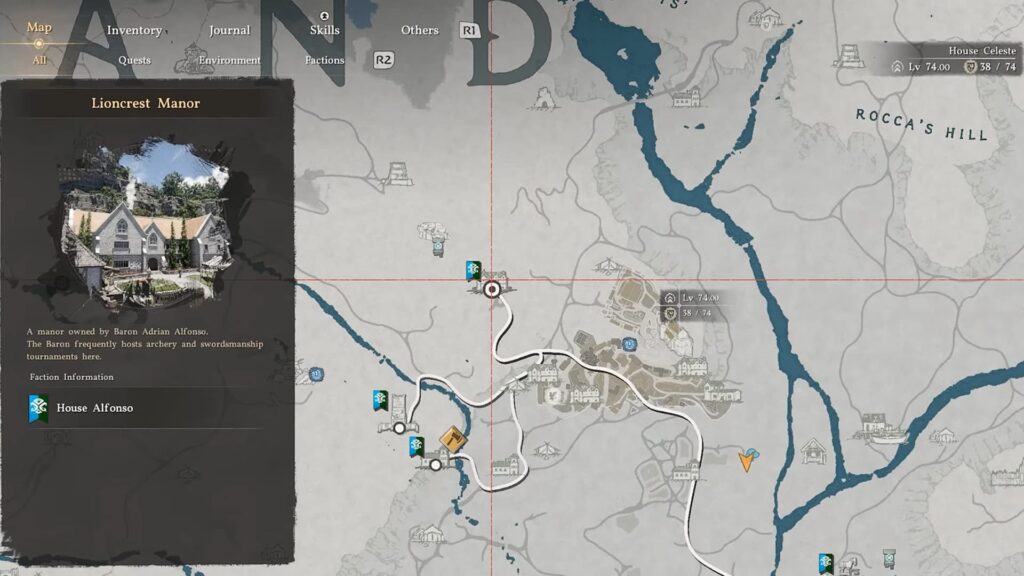Go to the Skills tab

click(x=324, y=30)
